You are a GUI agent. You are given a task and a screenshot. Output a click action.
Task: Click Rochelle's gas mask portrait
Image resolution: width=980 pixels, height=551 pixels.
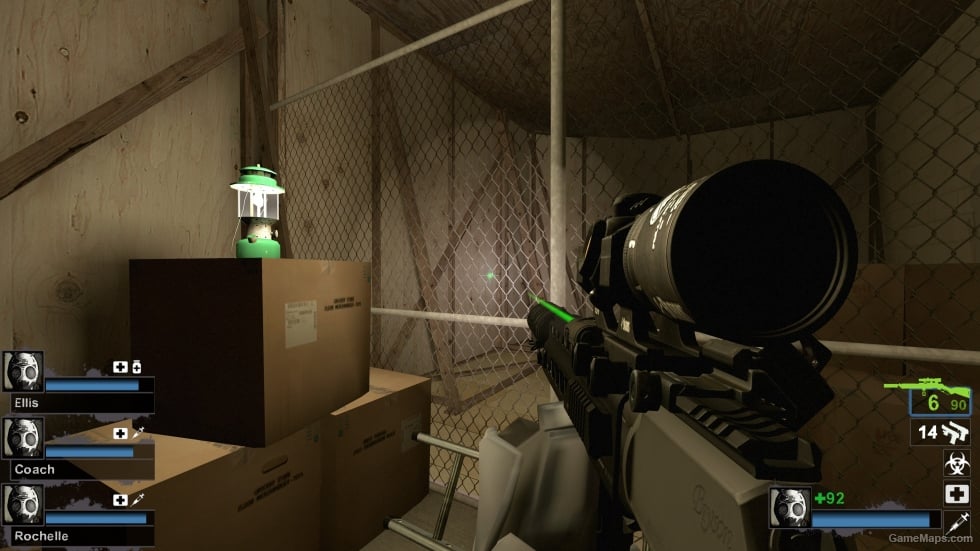23,504
